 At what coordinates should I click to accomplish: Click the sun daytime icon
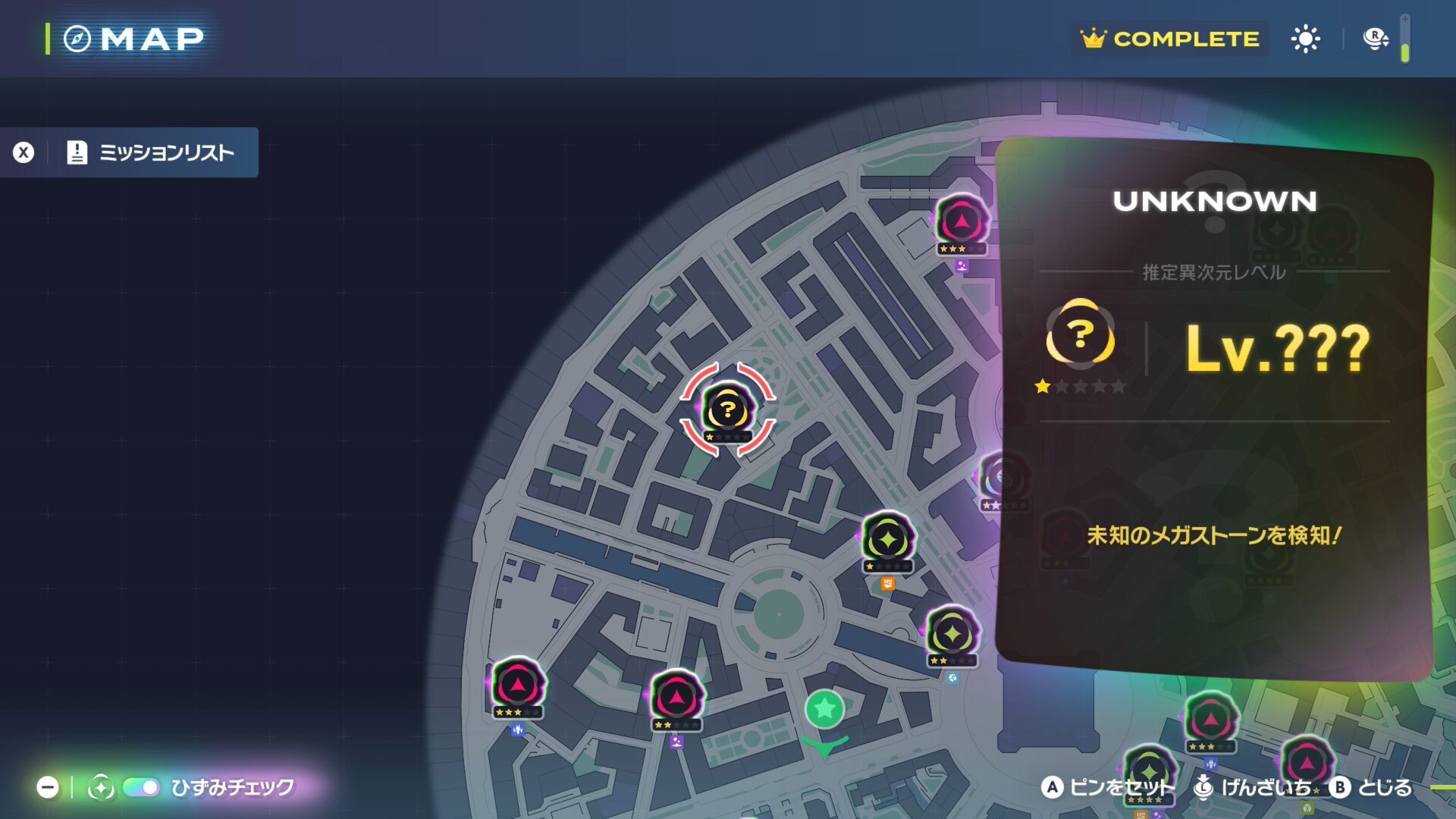pos(1305,39)
